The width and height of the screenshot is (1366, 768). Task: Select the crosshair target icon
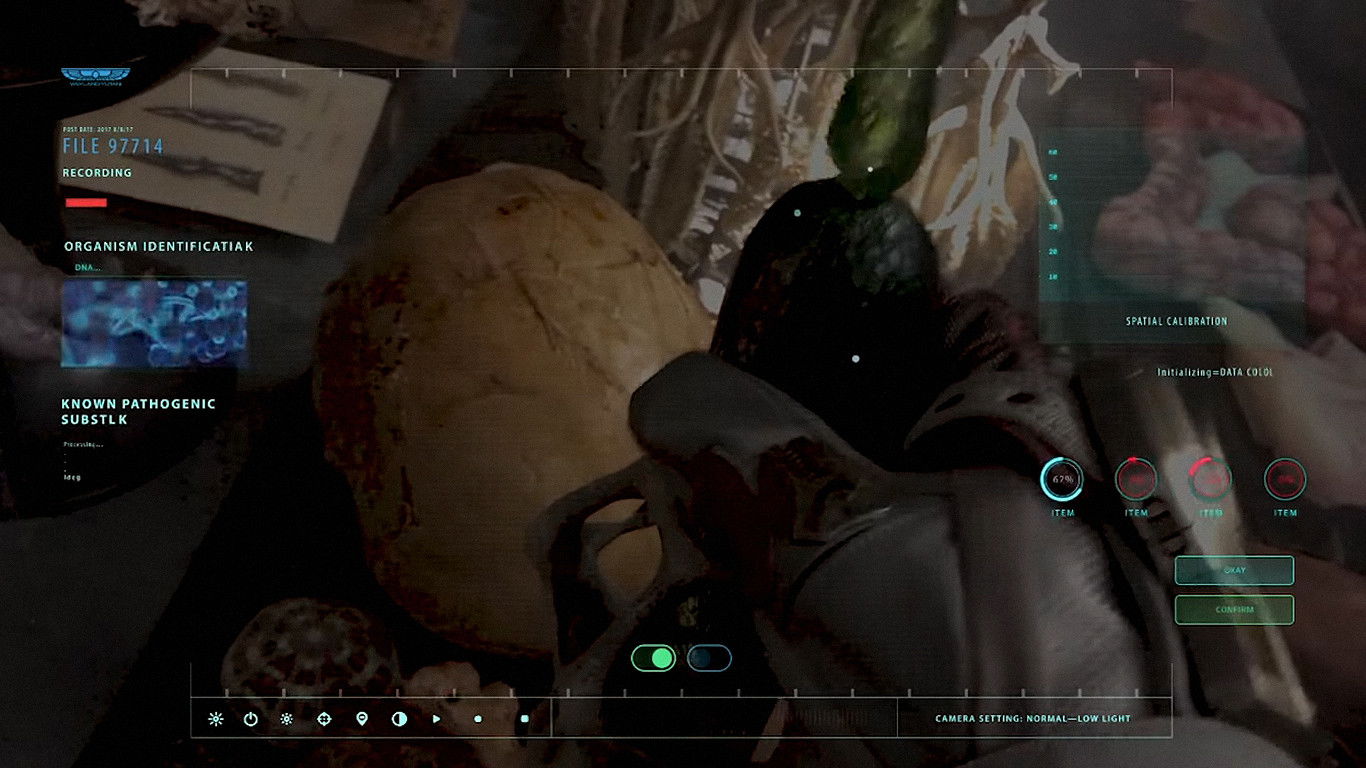(x=324, y=719)
